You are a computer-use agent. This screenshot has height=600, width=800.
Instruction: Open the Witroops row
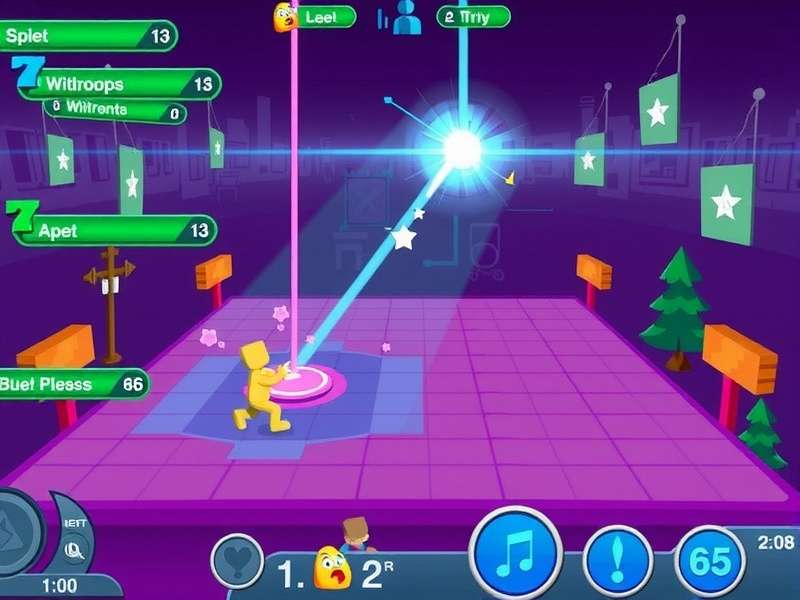coord(118,84)
